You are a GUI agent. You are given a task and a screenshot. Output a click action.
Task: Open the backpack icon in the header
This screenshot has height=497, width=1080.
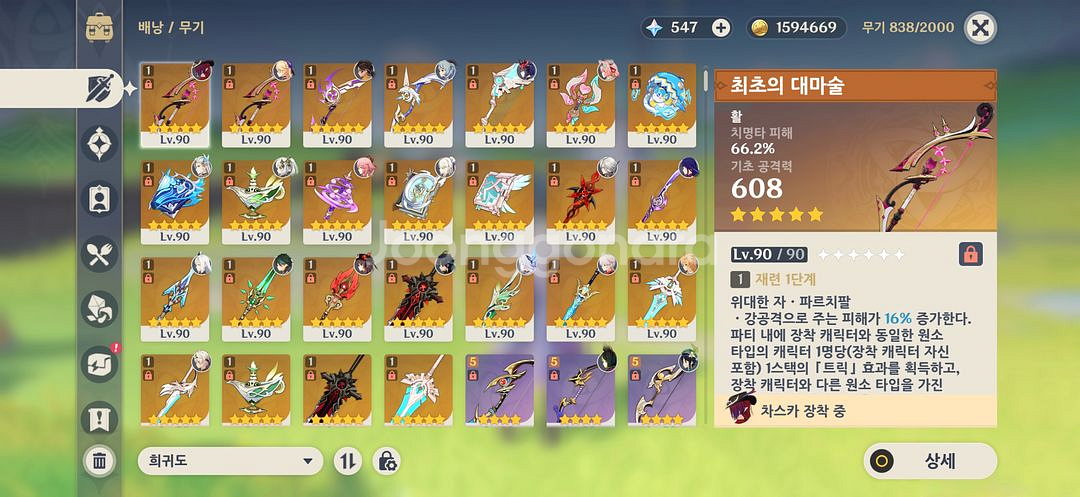tap(99, 27)
